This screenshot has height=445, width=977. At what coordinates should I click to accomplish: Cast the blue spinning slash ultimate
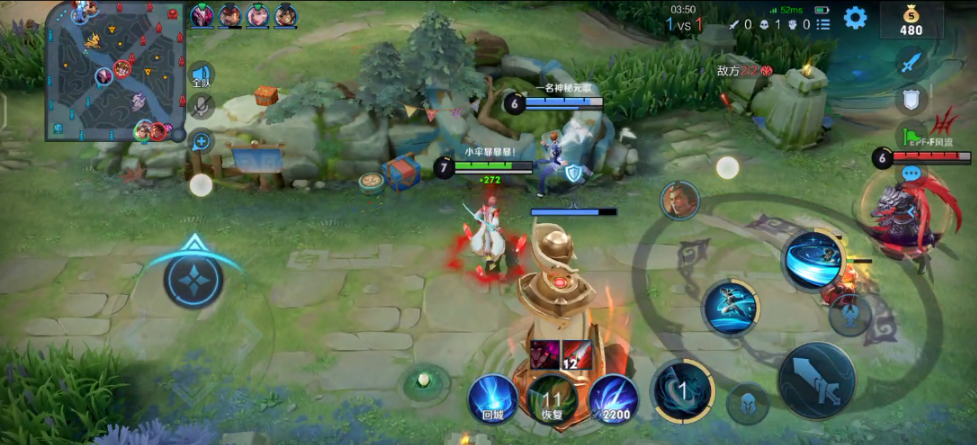(x=812, y=260)
